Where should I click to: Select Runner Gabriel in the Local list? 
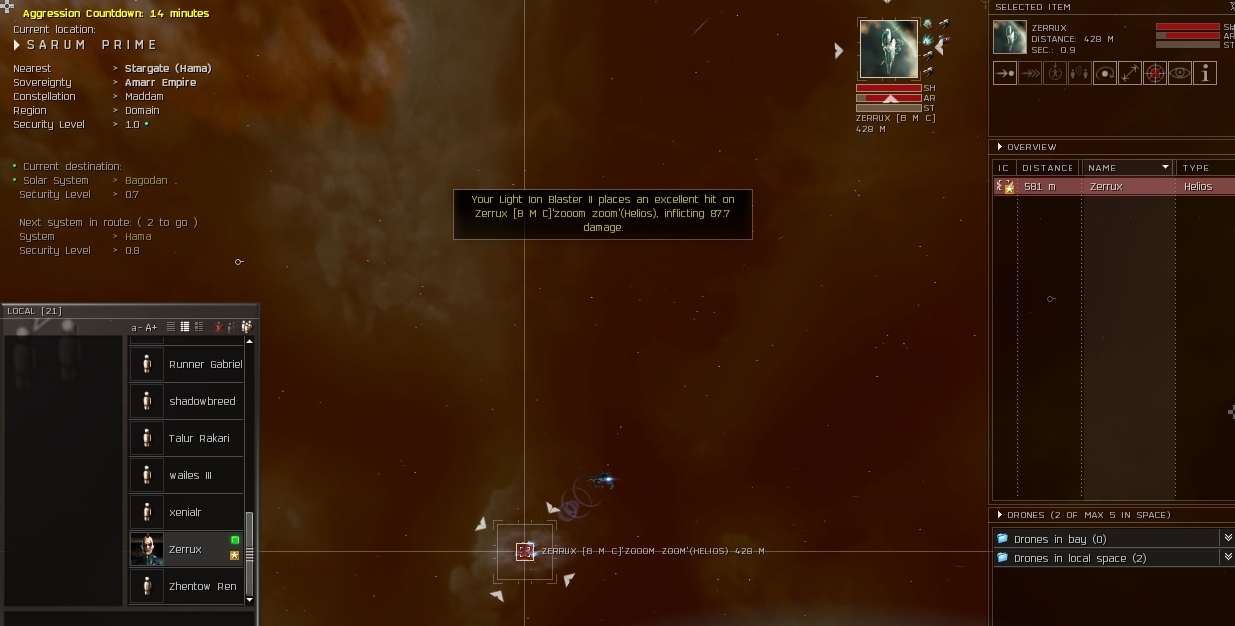point(205,365)
